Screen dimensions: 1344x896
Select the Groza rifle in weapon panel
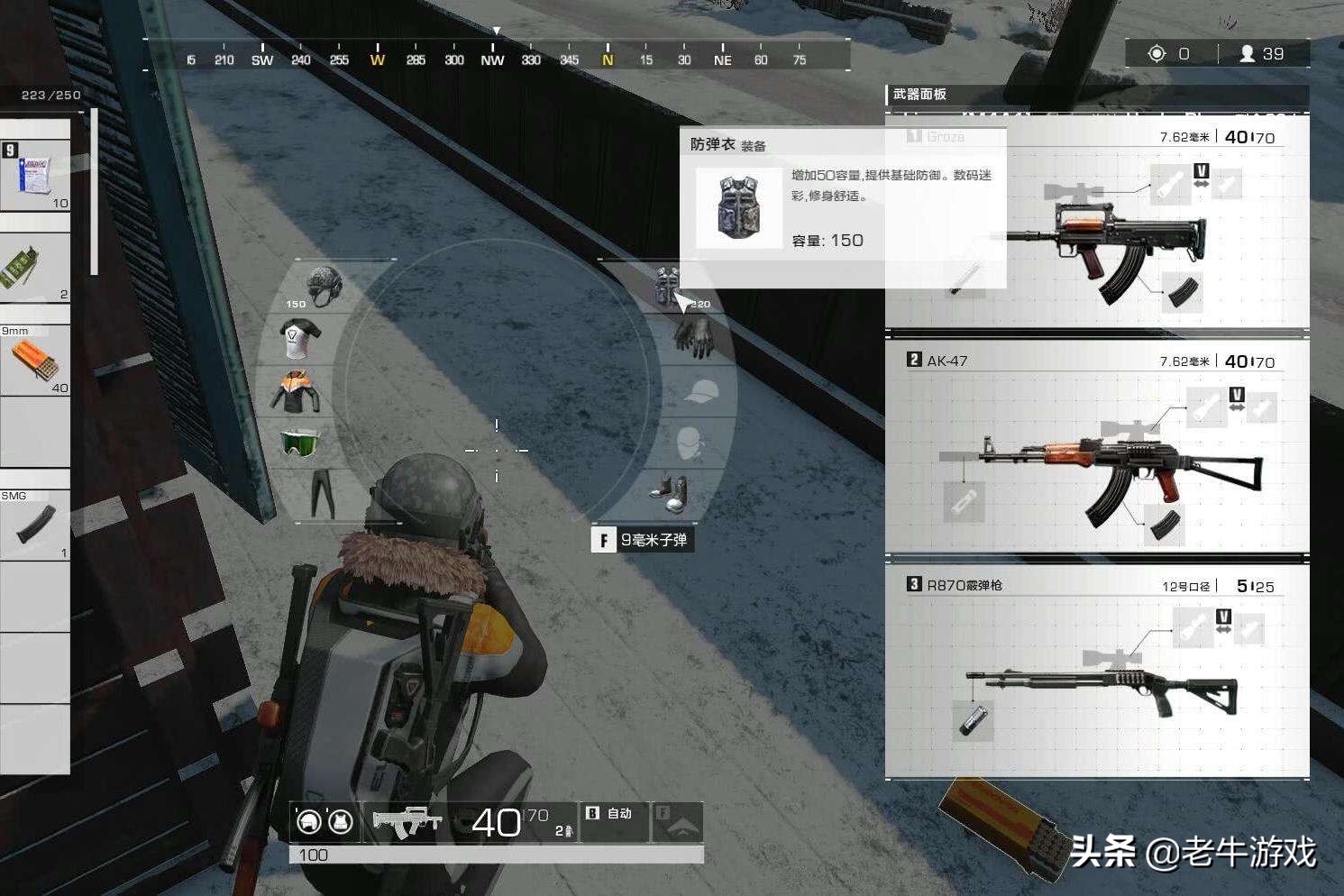(x=1098, y=234)
